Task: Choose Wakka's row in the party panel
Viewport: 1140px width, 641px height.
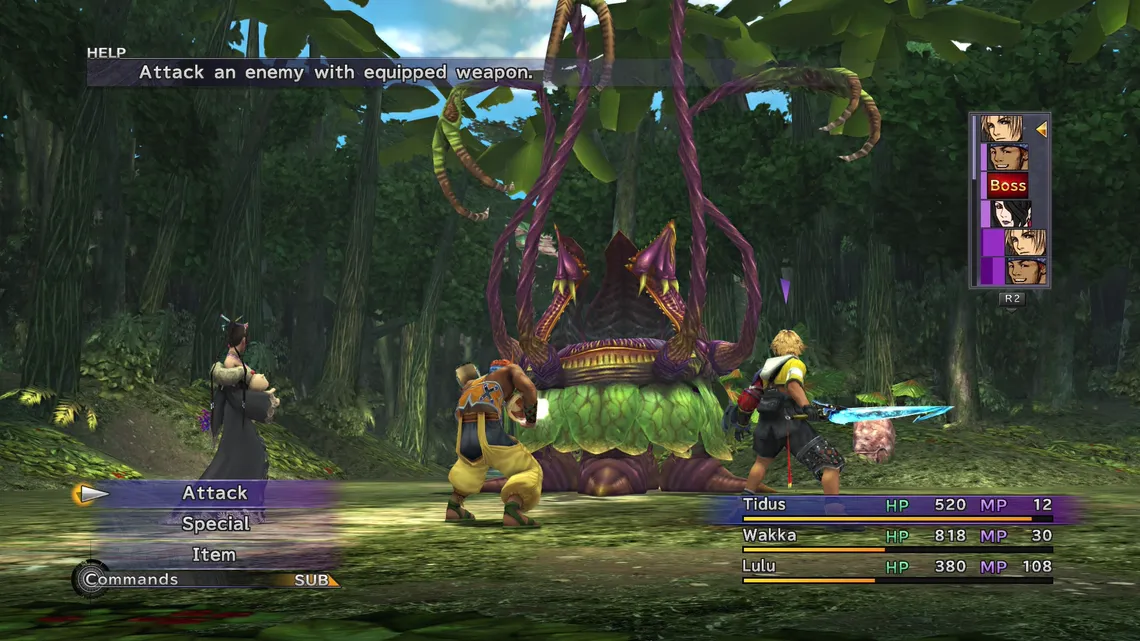Action: click(x=895, y=537)
